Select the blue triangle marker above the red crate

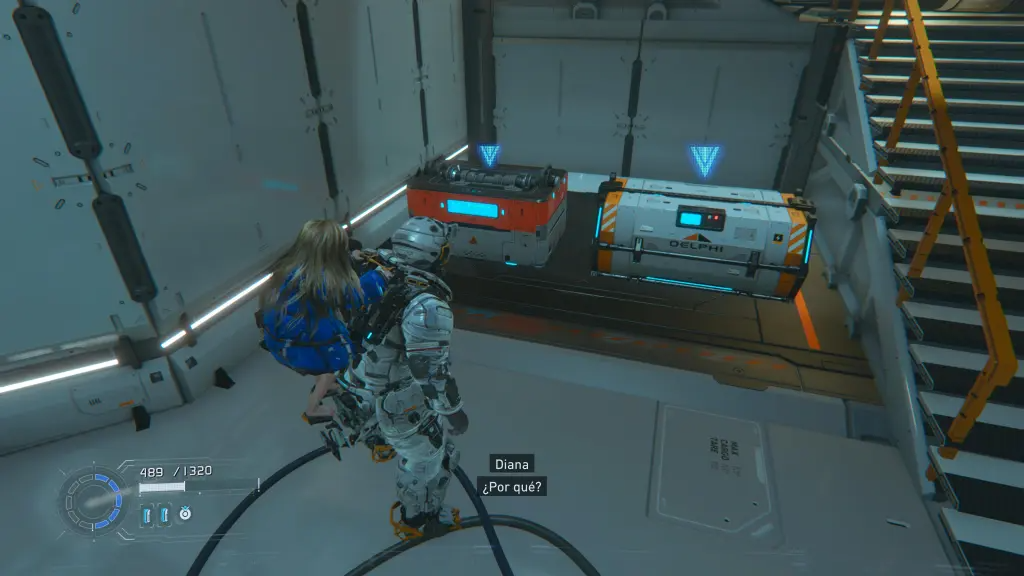coord(488,155)
